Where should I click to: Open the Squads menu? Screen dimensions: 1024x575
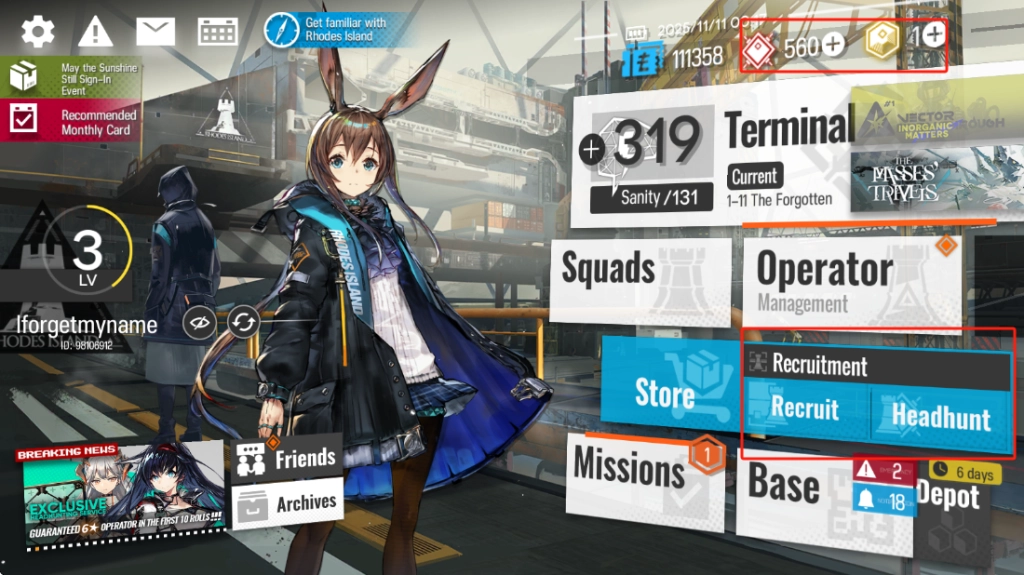point(640,280)
